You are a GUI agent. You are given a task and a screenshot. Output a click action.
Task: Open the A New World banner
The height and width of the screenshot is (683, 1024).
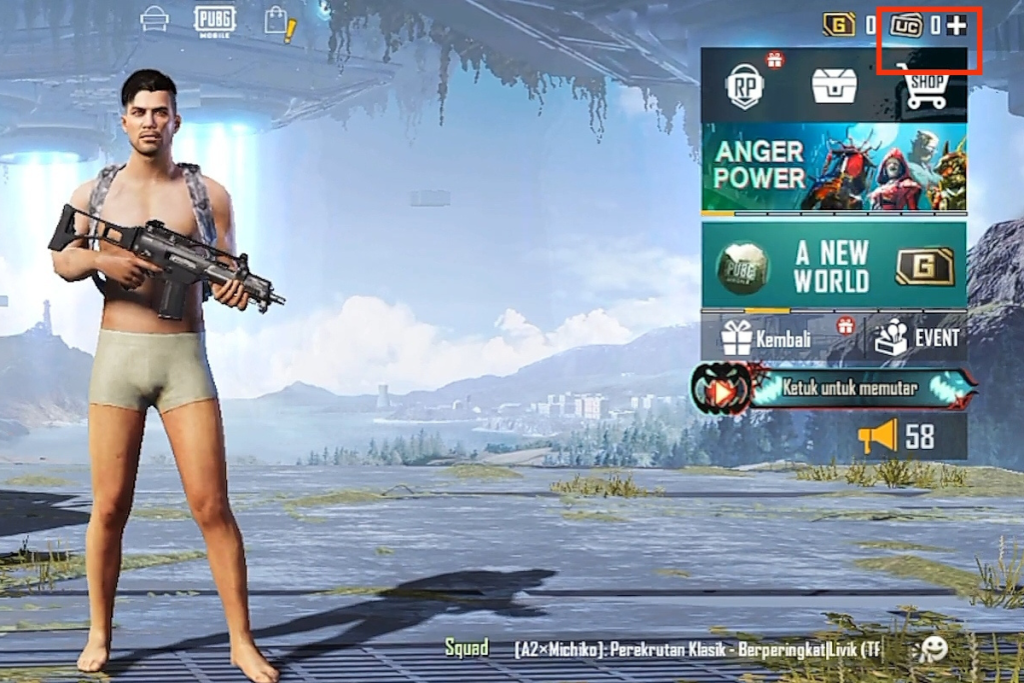tap(834, 266)
